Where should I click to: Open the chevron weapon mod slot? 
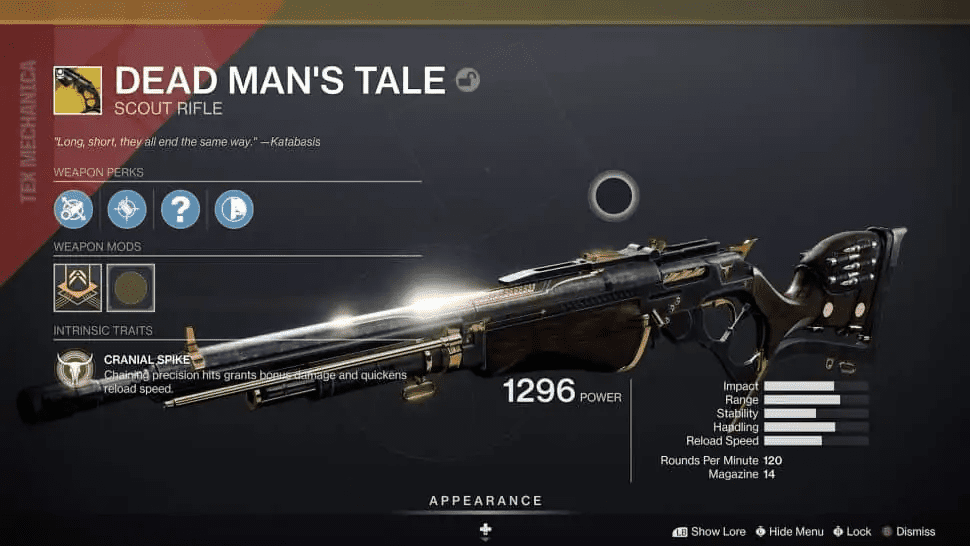click(x=77, y=287)
